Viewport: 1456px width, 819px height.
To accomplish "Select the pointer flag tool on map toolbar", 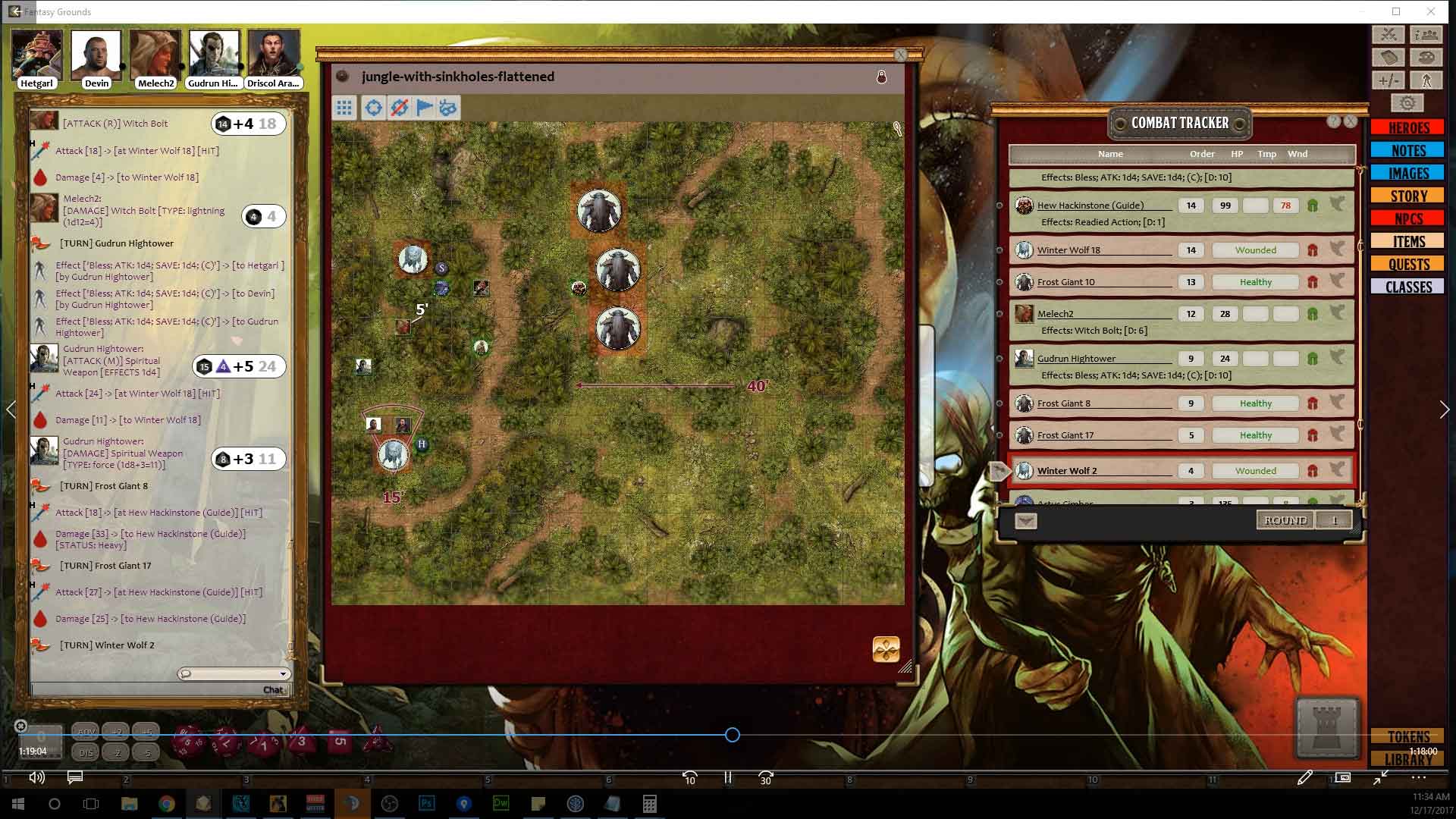I will pyautogui.click(x=422, y=107).
